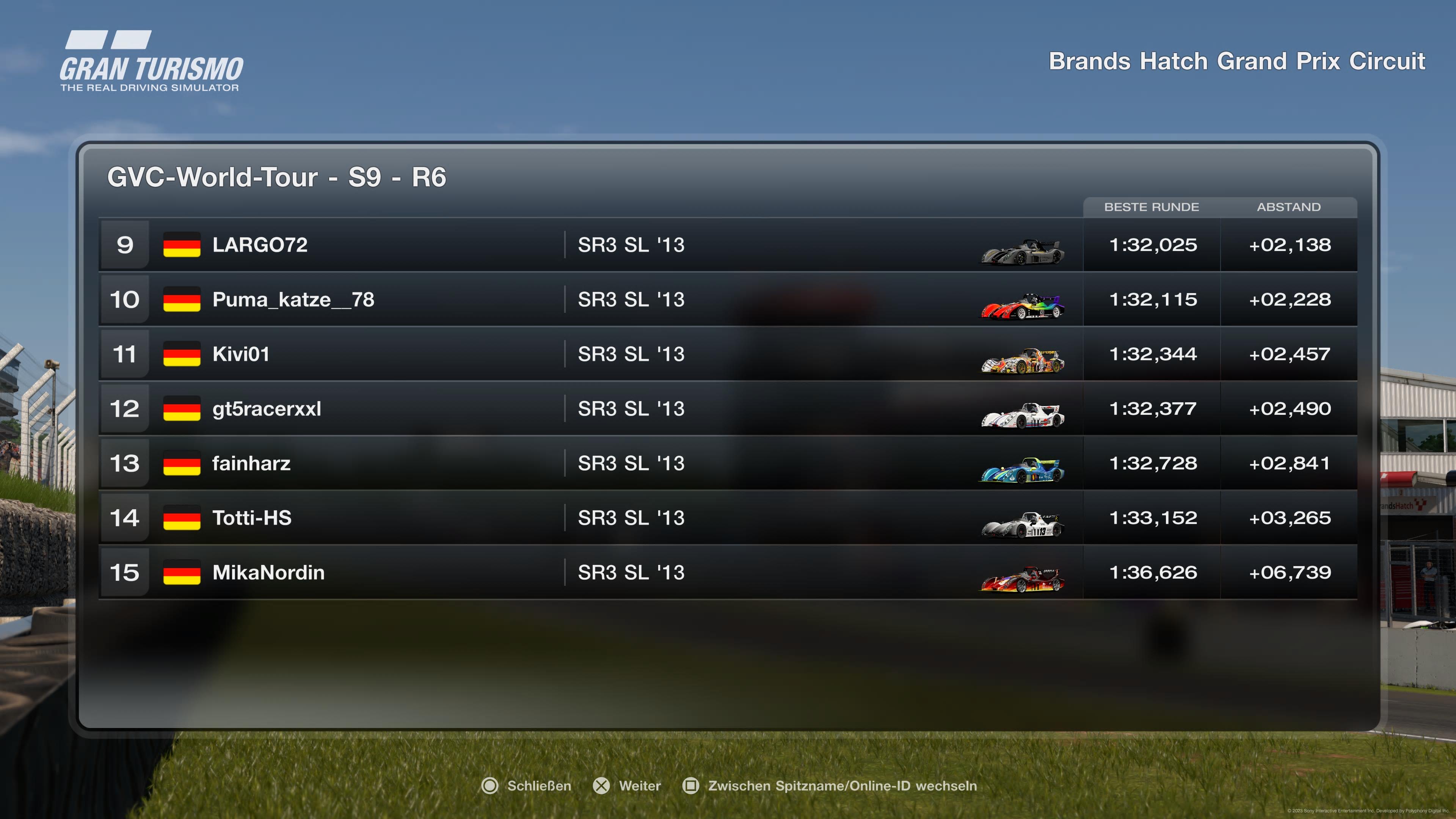This screenshot has height=819, width=1456.
Task: Select the GVC-World-Tour - S9 - R6 title
Action: pos(277,178)
